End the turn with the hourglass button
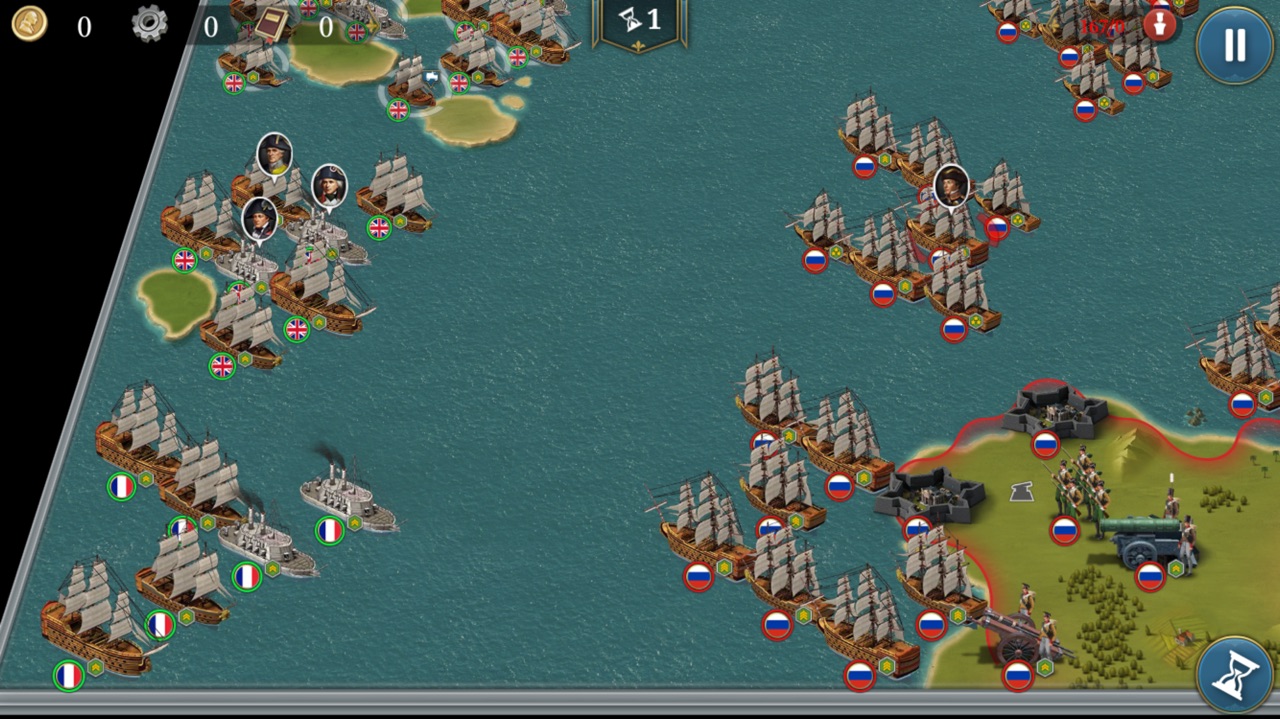This screenshot has height=719, width=1280. 1234,675
